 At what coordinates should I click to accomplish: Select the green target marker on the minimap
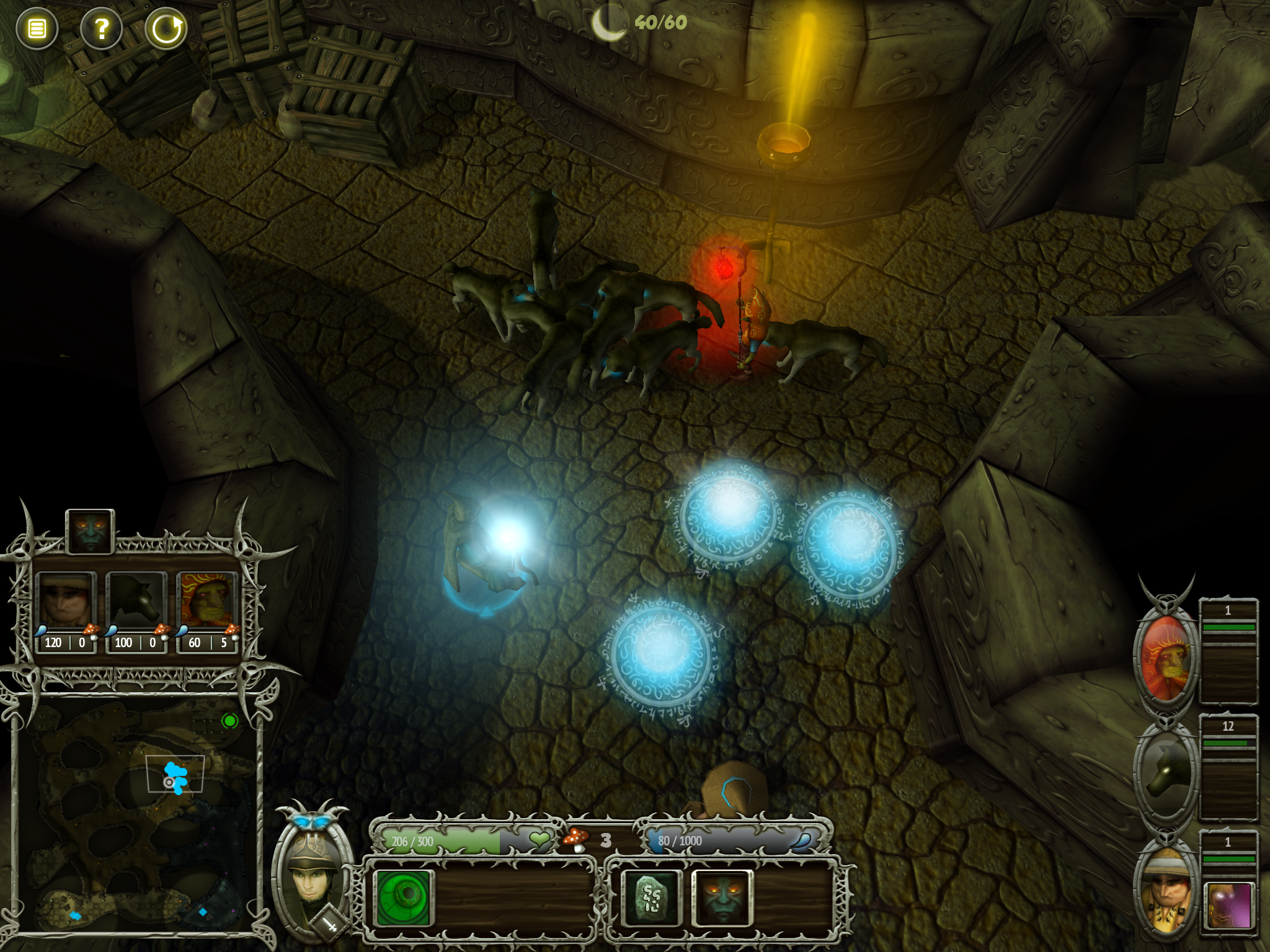click(230, 721)
